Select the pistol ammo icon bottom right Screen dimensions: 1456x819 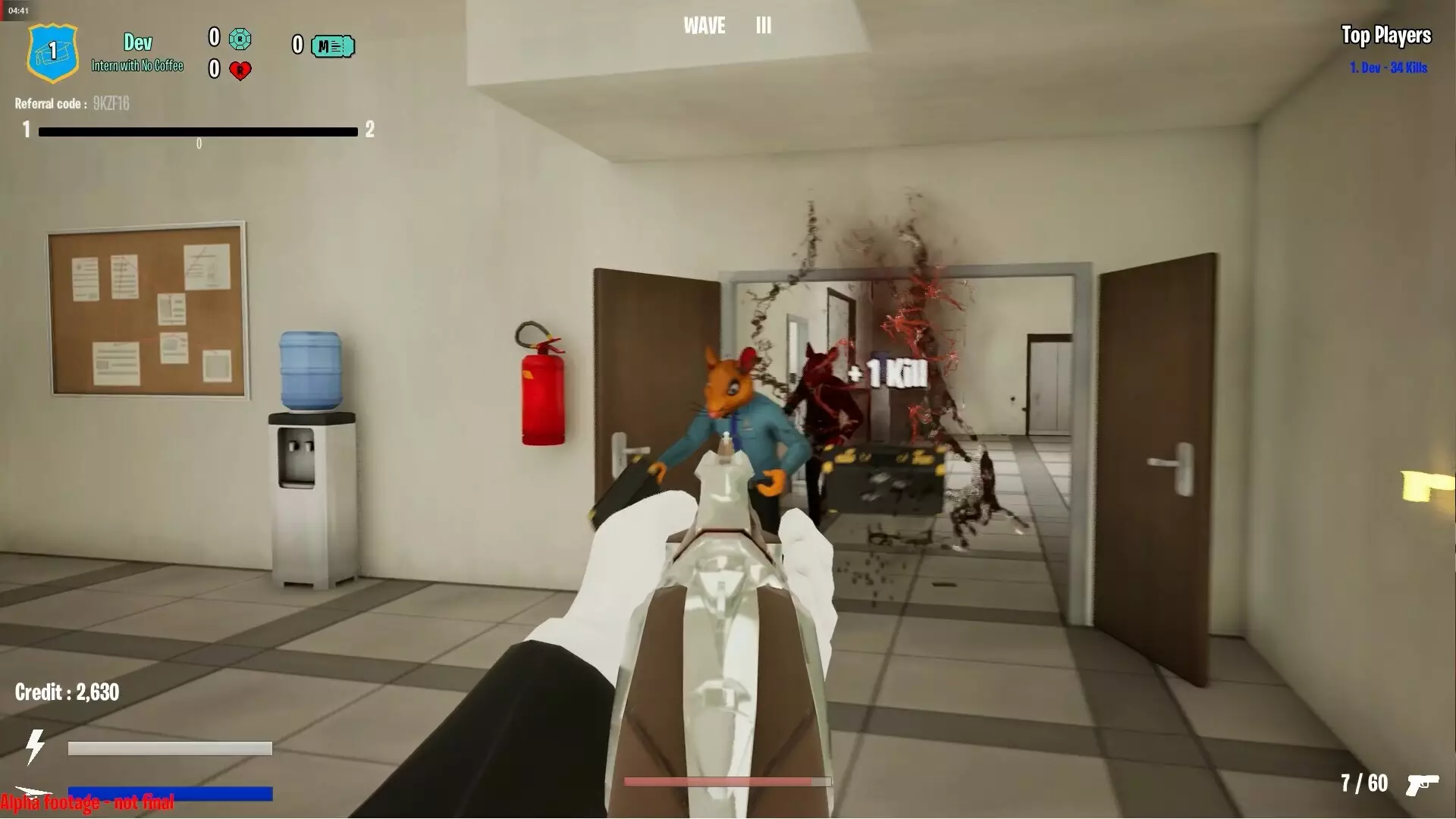tap(1424, 785)
